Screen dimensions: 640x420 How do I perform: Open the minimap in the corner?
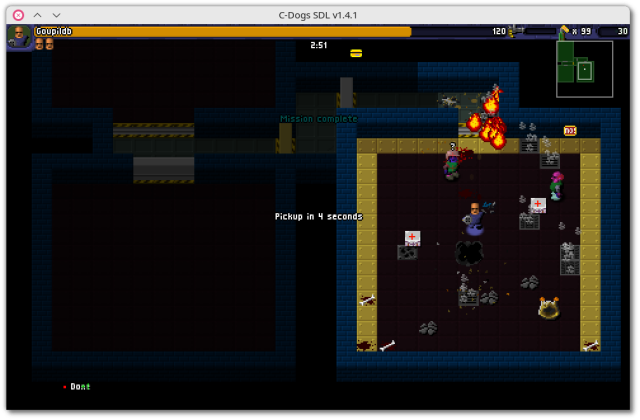coord(584,69)
